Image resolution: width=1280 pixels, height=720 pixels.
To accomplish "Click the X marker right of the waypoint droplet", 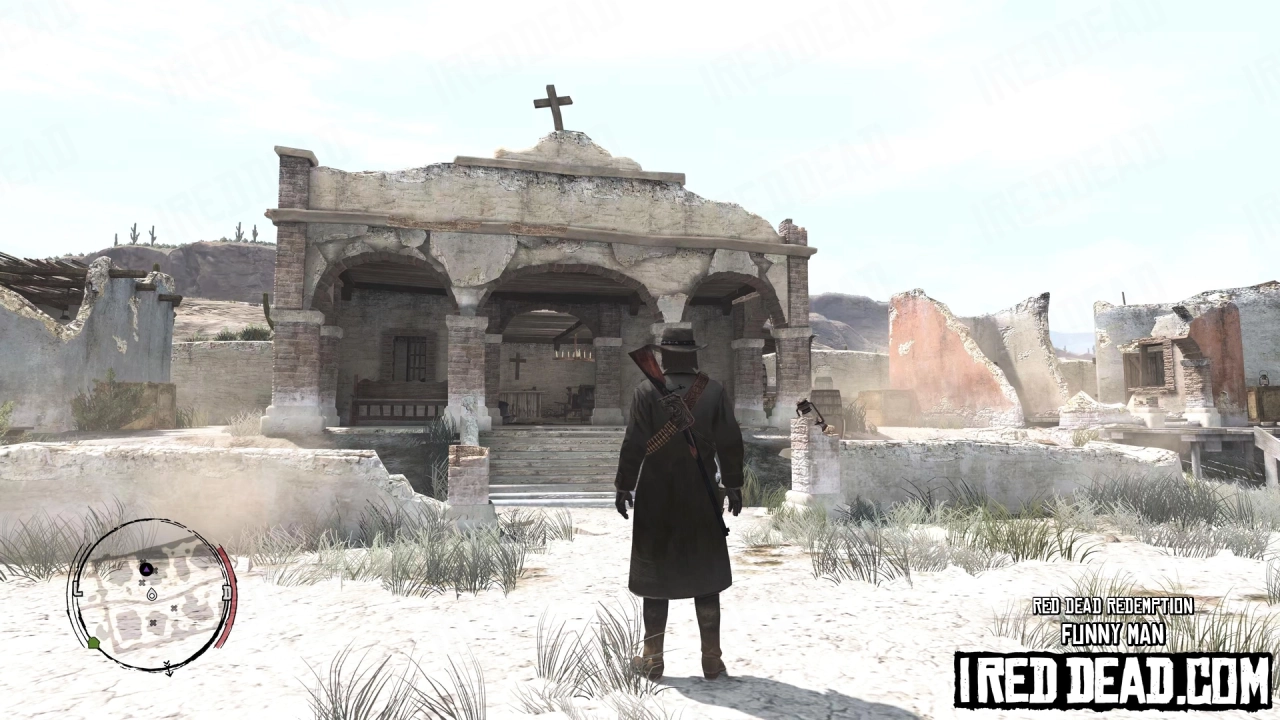I will [x=174, y=609].
